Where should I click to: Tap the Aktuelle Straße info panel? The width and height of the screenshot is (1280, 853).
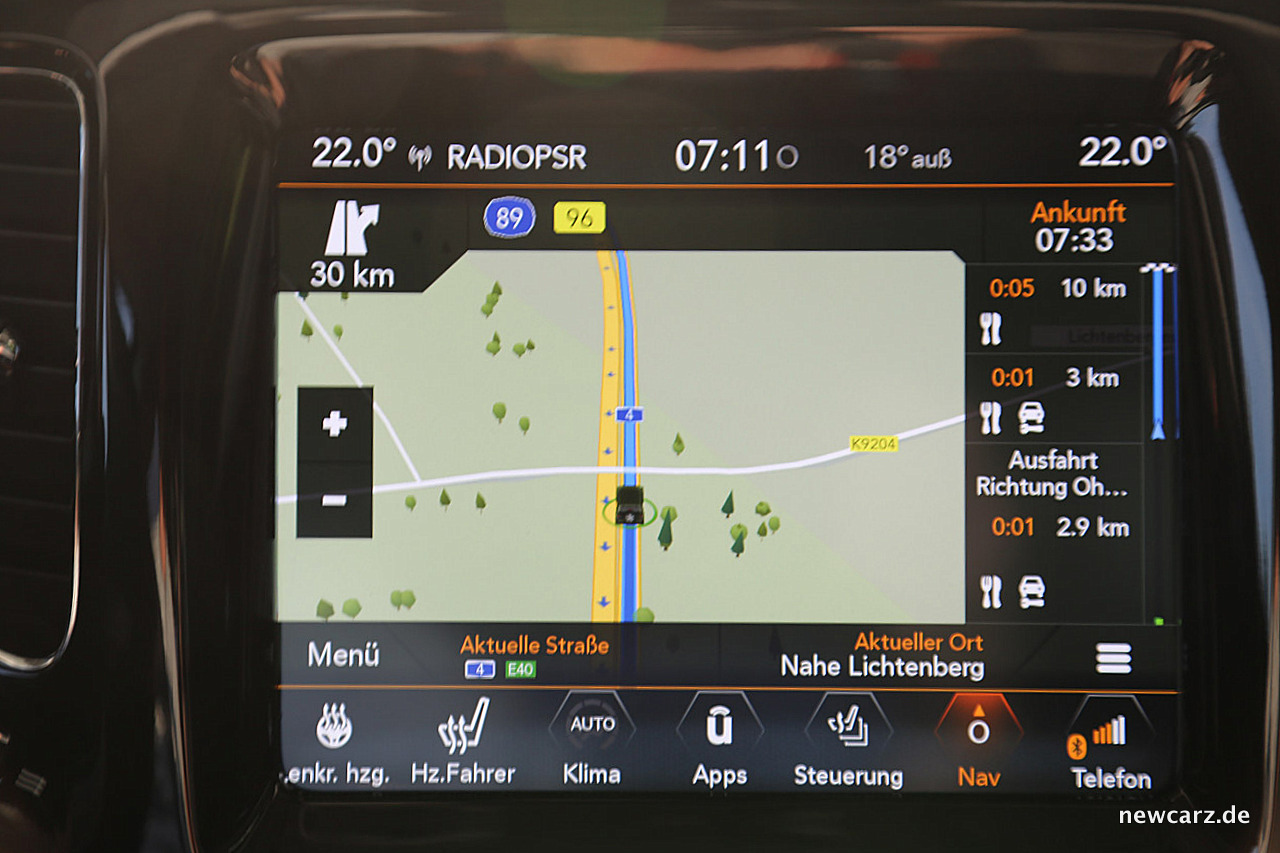click(x=533, y=656)
